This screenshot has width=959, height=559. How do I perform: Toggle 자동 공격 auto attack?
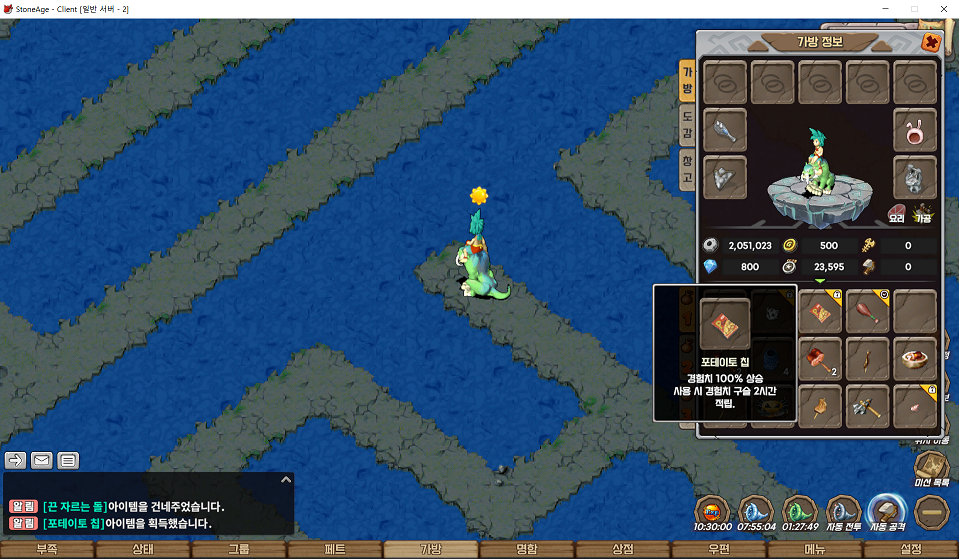(x=886, y=511)
